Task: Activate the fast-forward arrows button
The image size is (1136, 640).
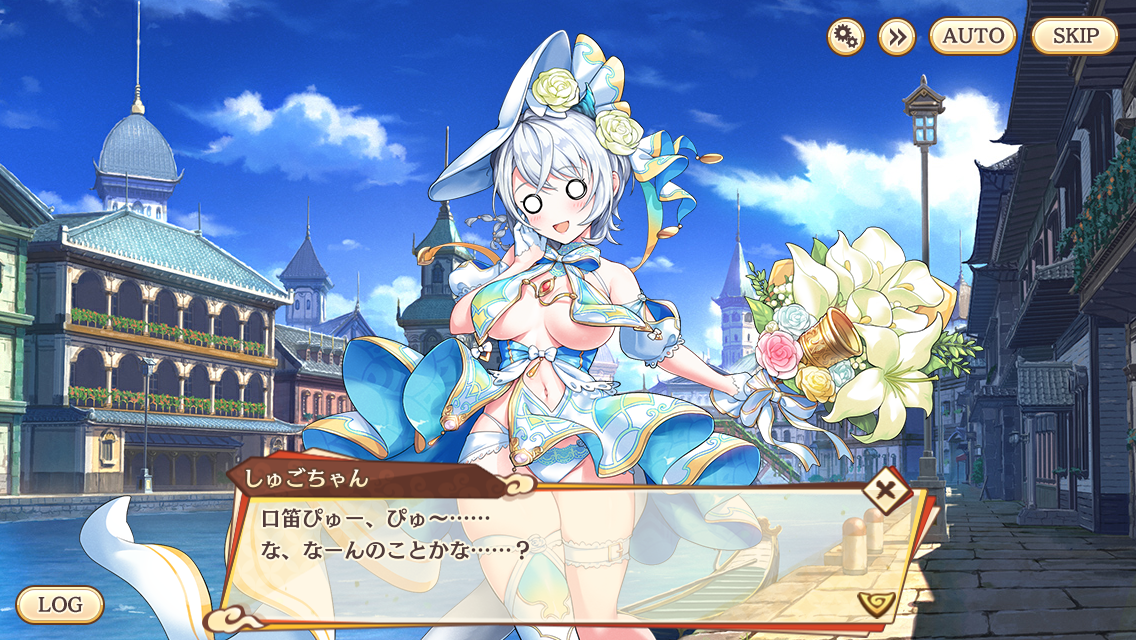Action: point(897,37)
